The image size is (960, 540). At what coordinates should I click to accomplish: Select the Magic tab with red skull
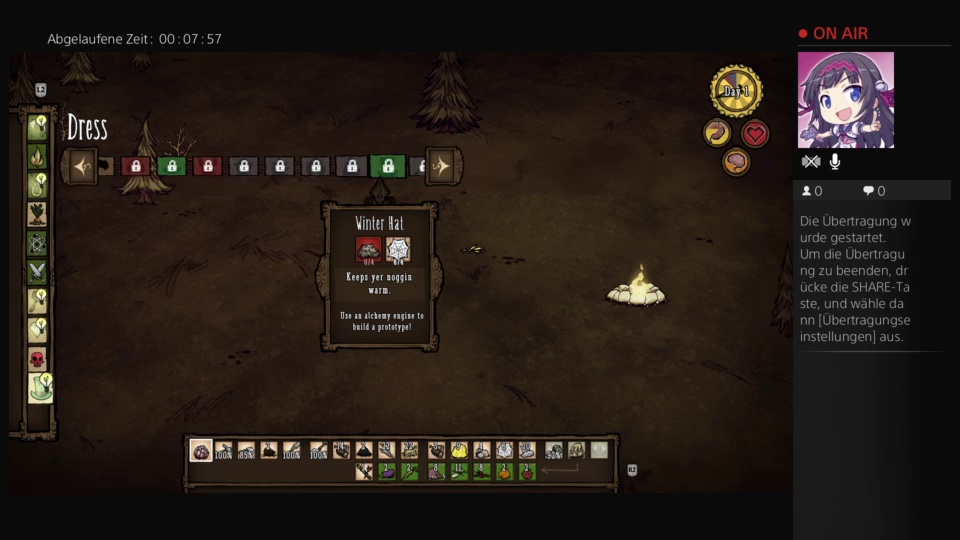pos(37,359)
